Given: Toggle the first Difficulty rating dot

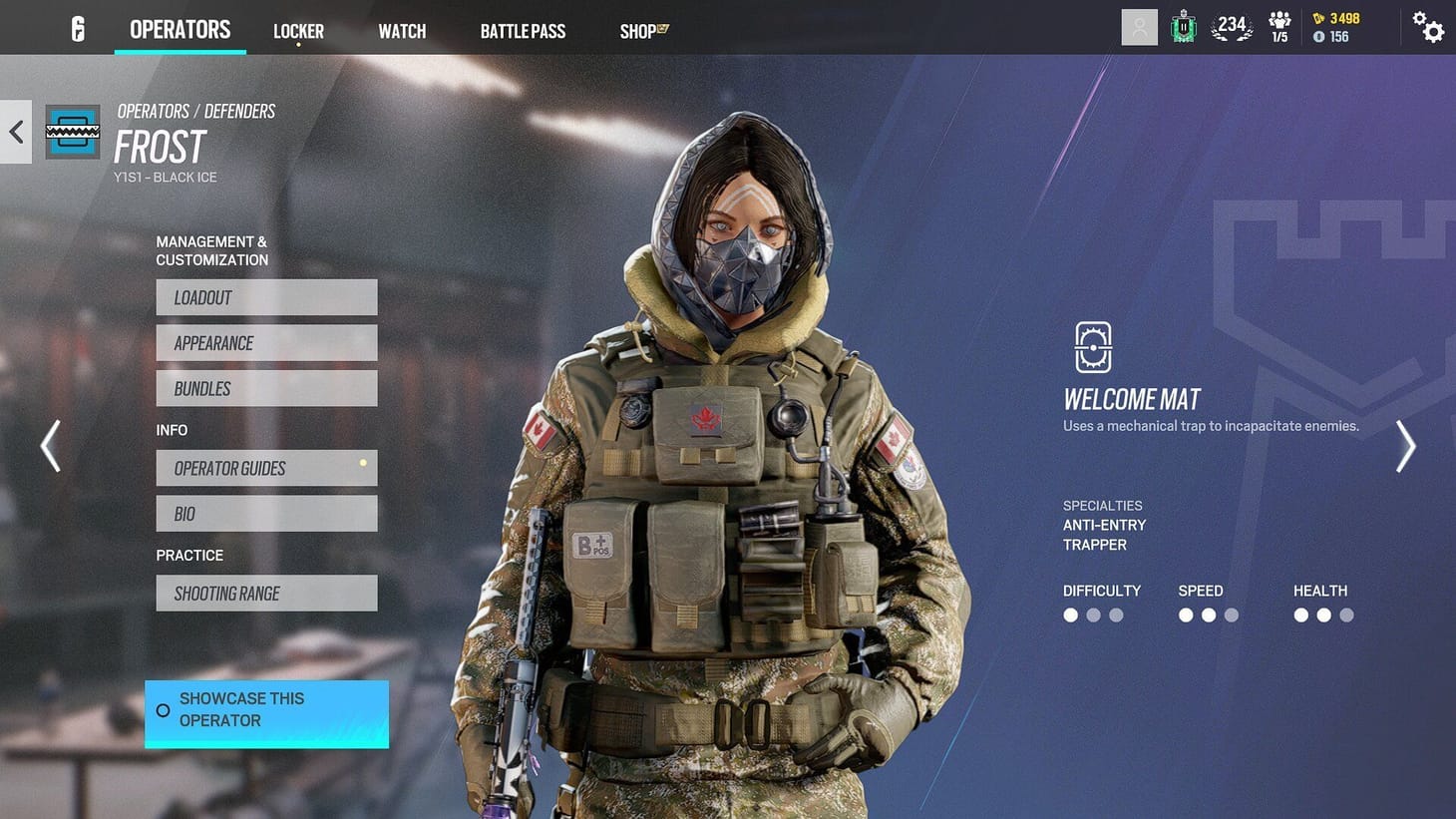Looking at the screenshot, I should pyautogui.click(x=1070, y=615).
